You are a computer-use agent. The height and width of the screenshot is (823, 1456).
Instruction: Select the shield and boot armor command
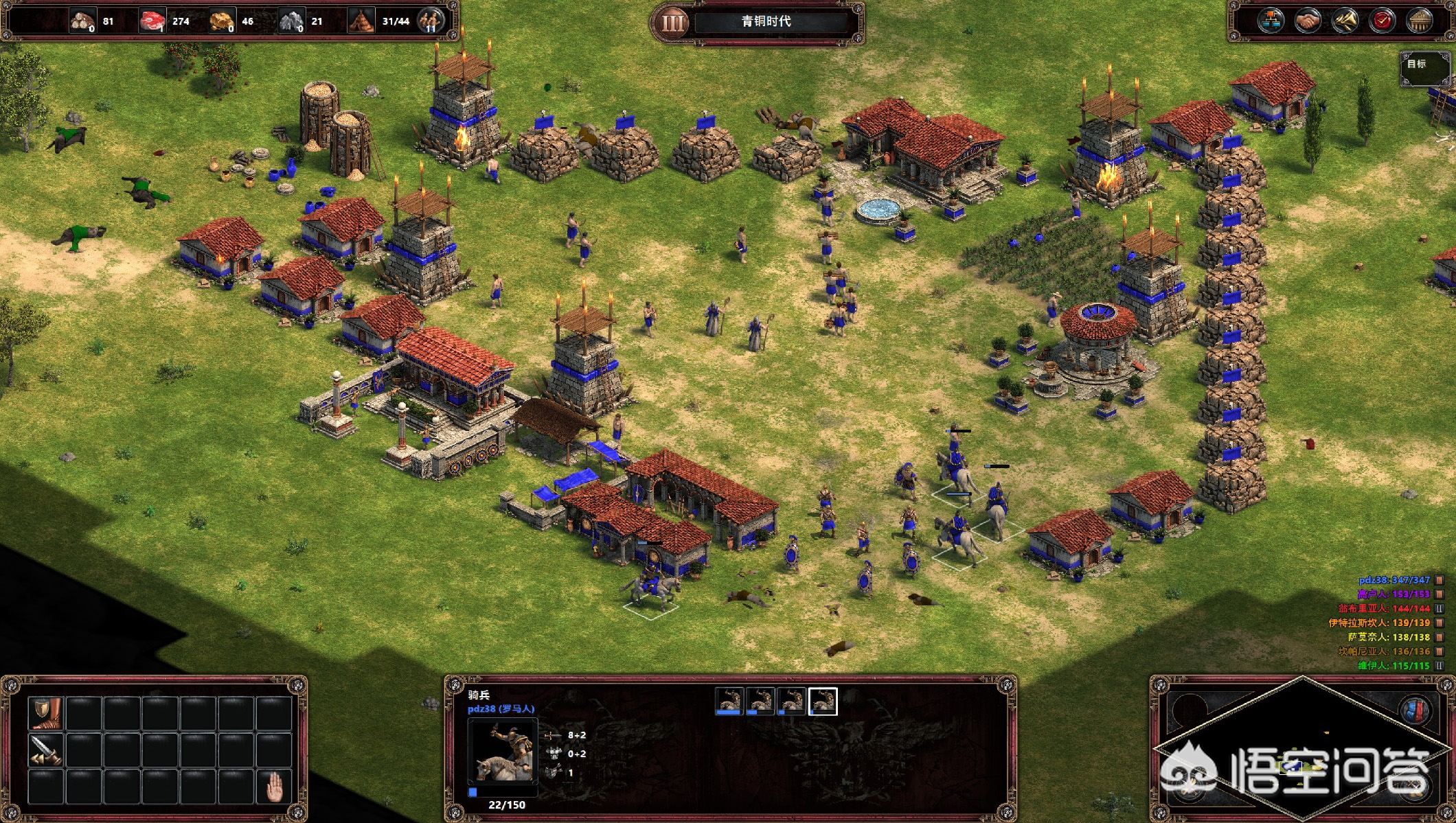tap(46, 713)
